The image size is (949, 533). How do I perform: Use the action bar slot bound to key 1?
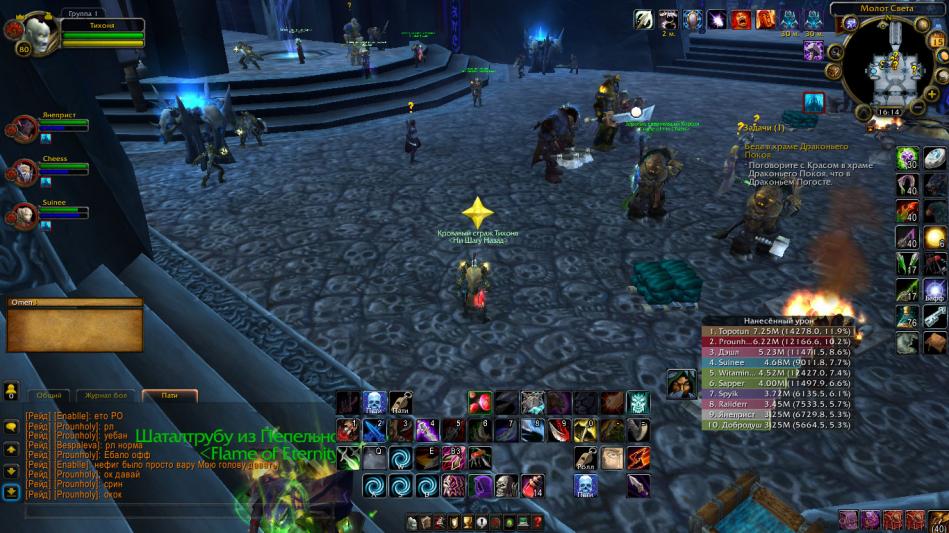coord(347,430)
